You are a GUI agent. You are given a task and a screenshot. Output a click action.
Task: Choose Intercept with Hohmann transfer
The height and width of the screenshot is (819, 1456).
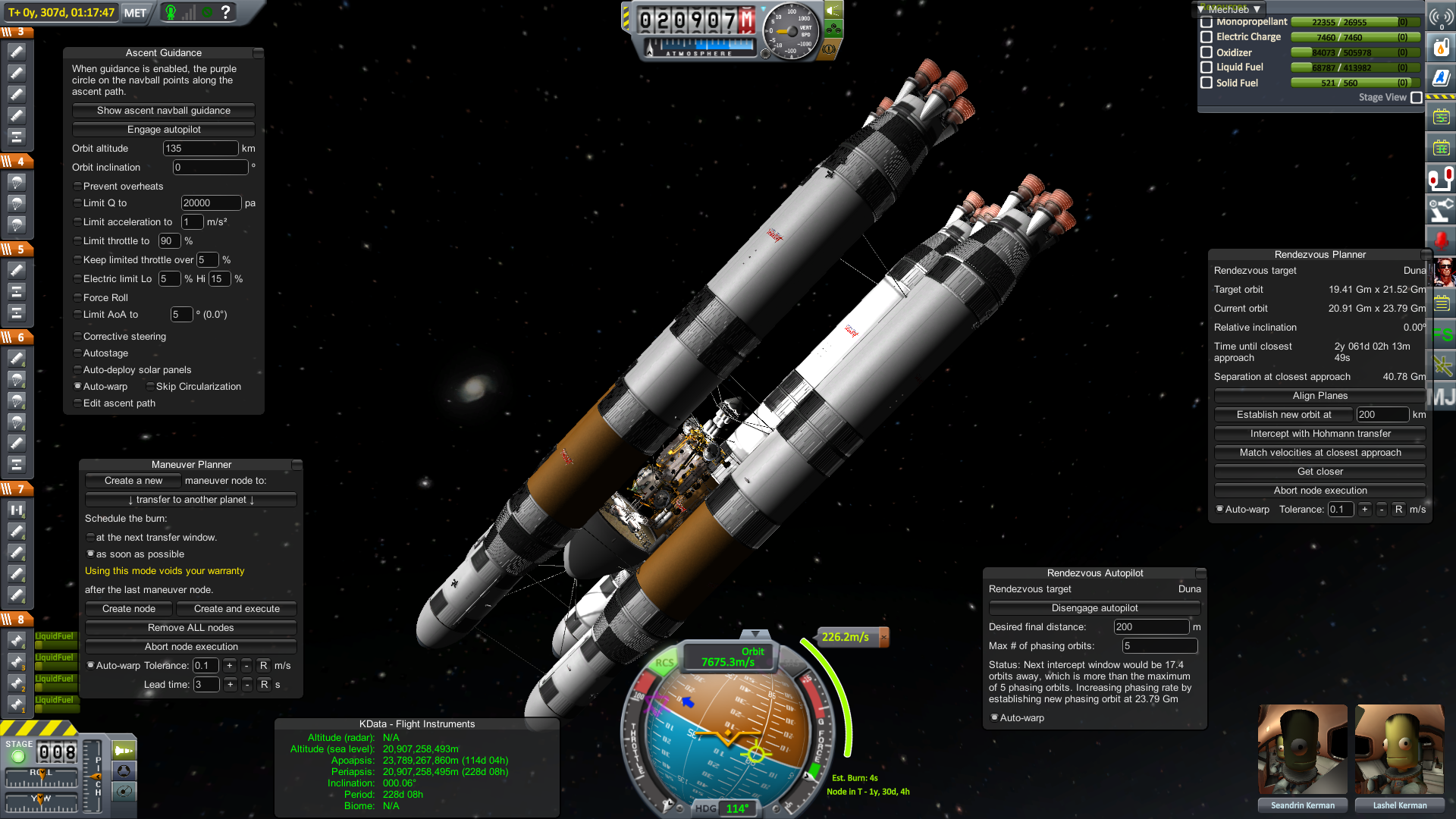(x=1319, y=434)
